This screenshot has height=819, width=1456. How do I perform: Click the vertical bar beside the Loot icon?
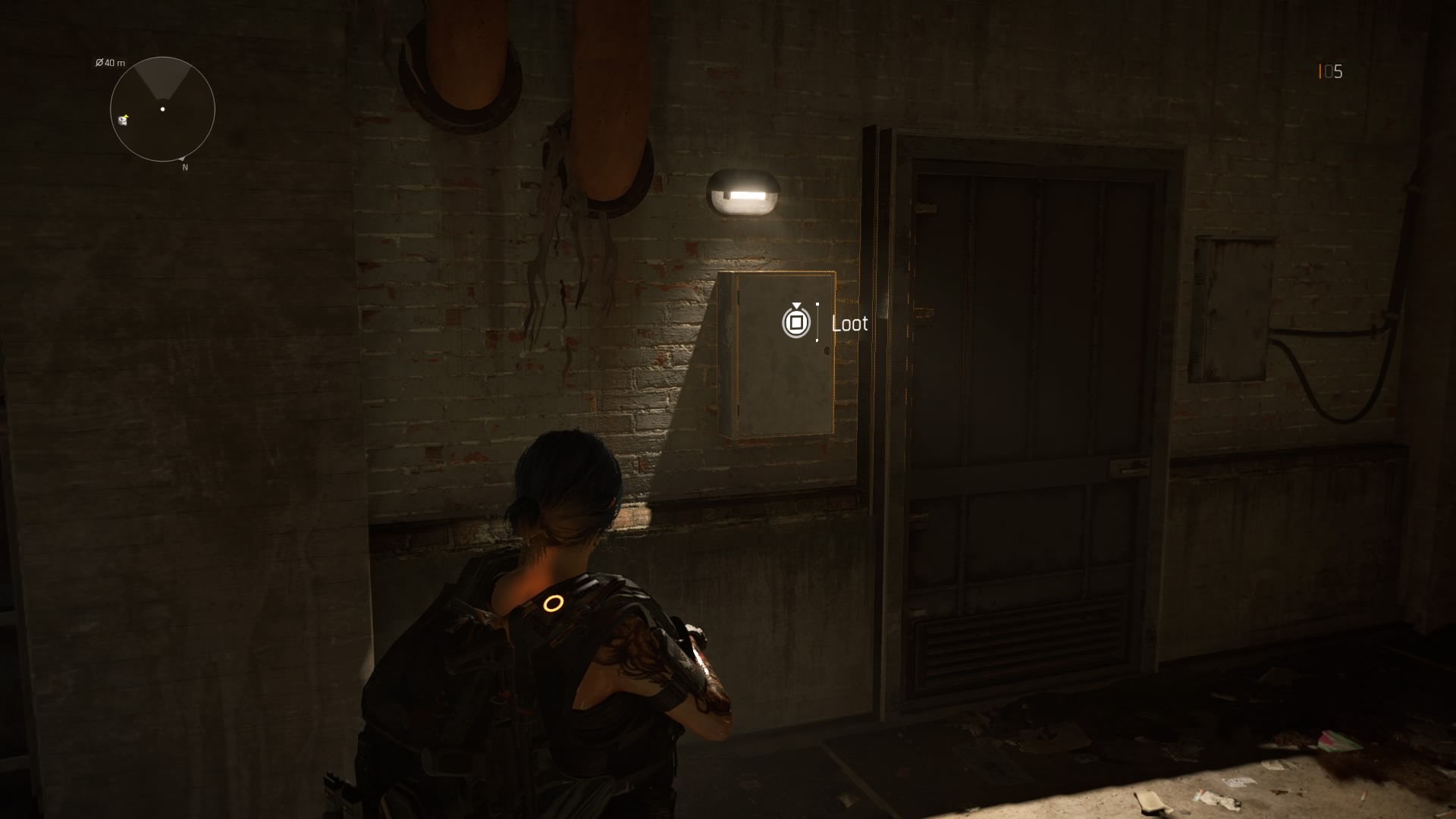(x=819, y=322)
